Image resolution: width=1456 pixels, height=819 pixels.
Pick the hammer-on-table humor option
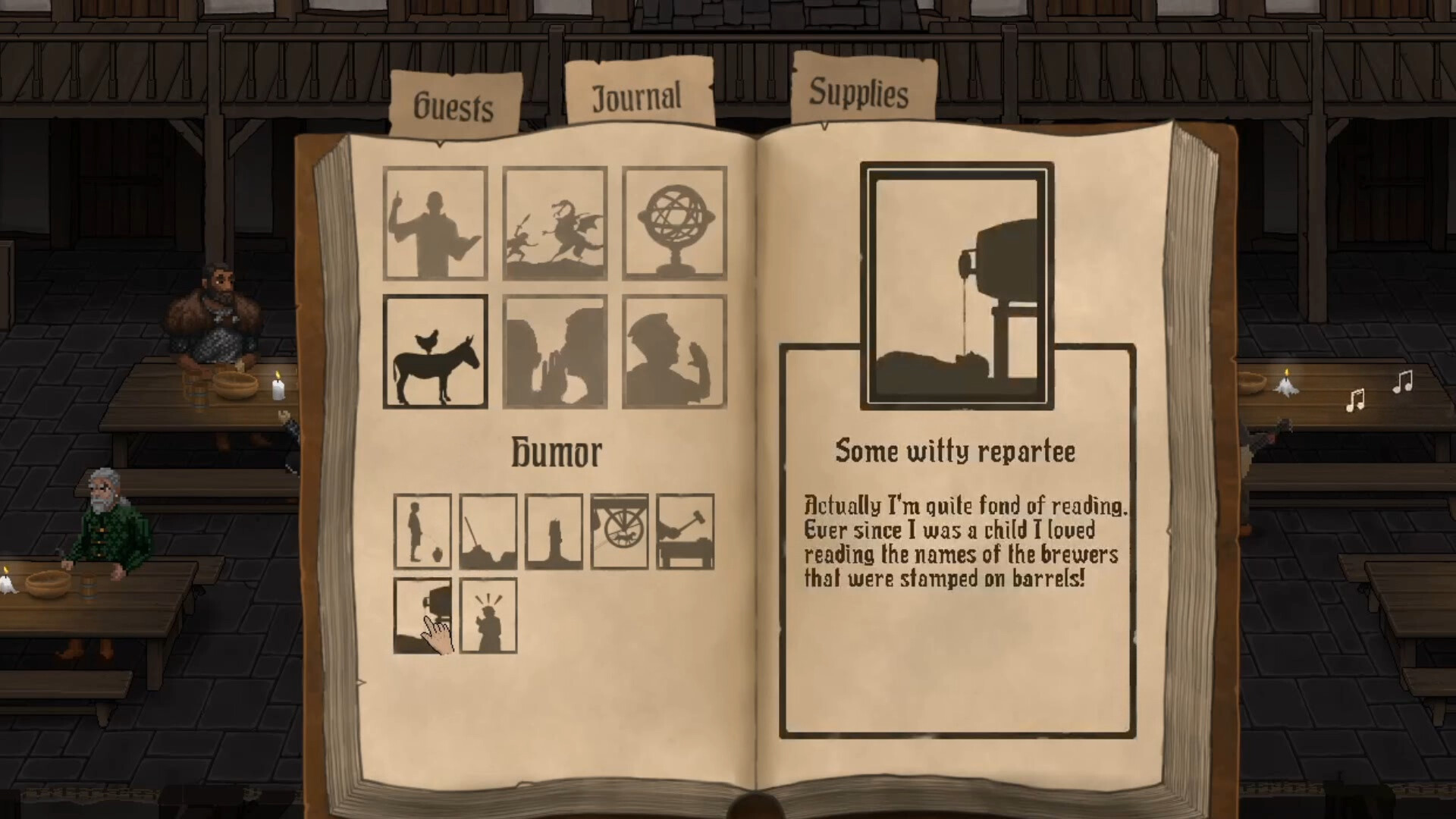[685, 531]
